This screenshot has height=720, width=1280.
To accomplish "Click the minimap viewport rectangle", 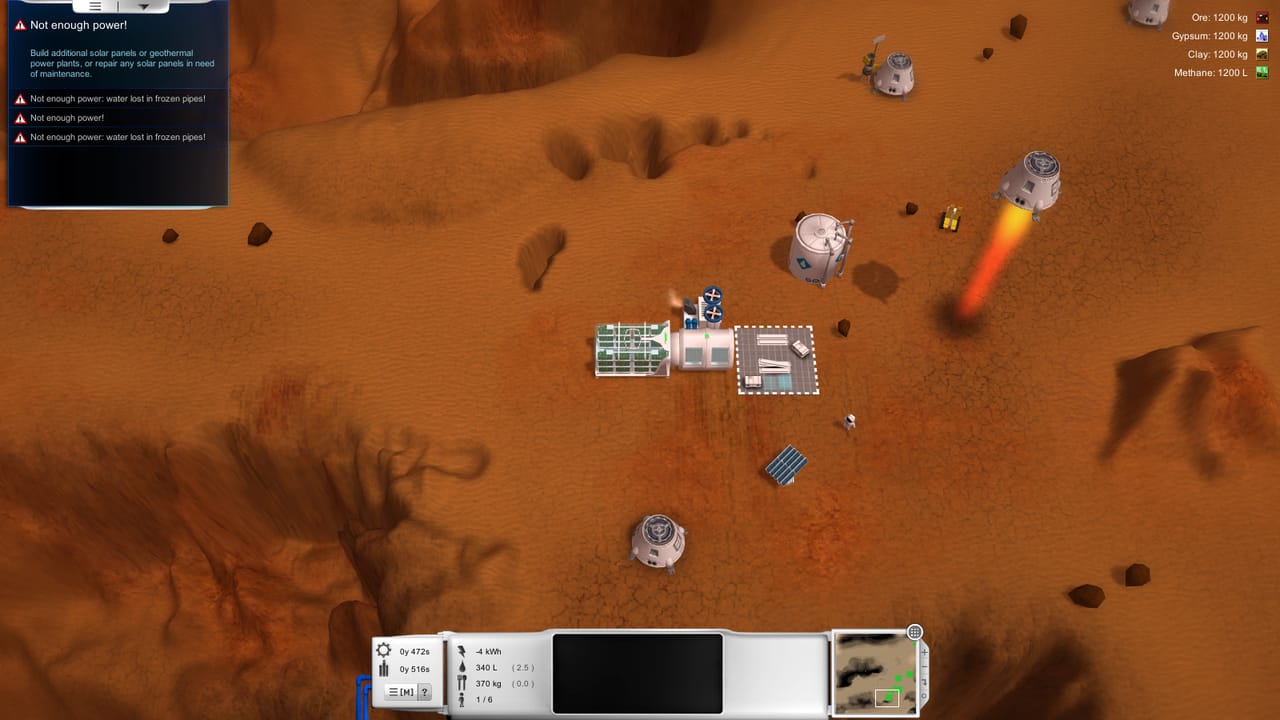I will pos(887,697).
